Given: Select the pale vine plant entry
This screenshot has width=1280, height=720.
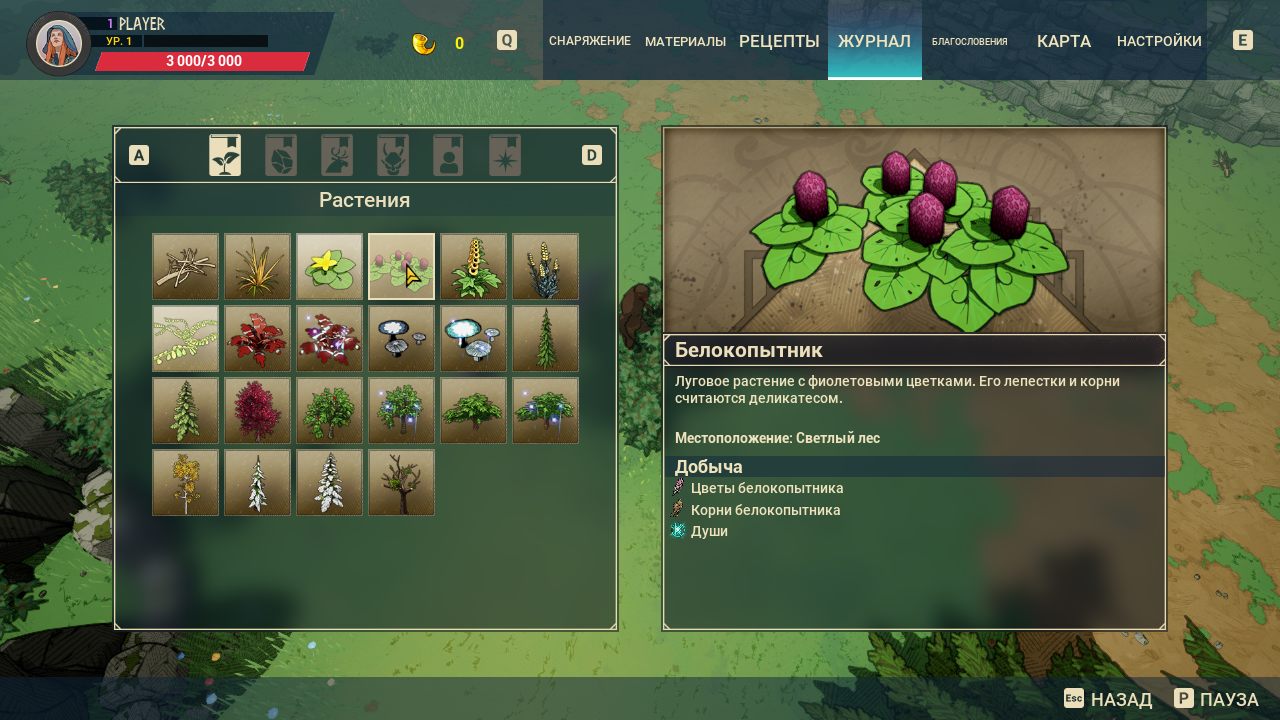Looking at the screenshot, I should pos(186,339).
